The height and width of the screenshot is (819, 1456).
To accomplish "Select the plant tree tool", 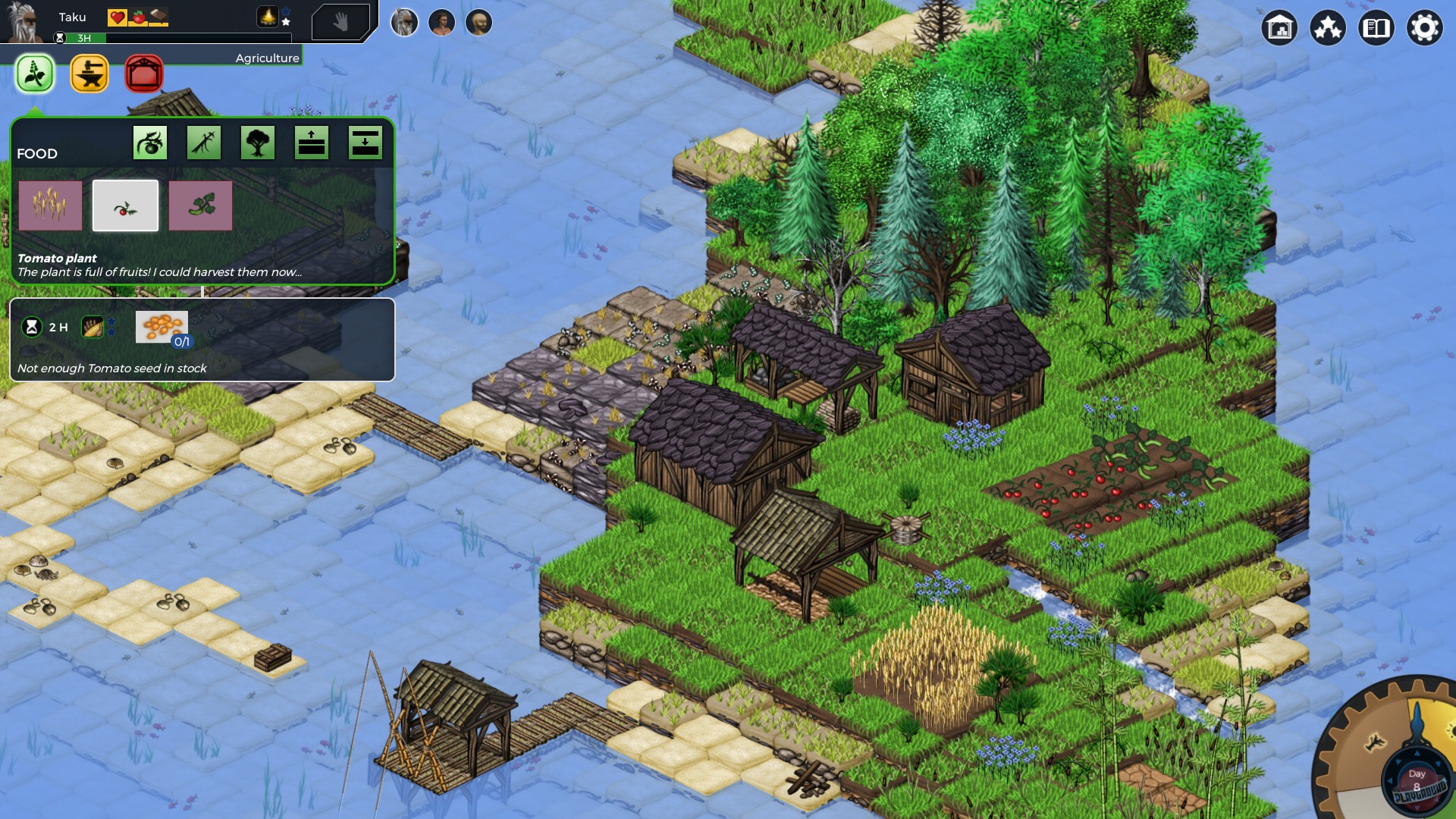I will point(257,142).
